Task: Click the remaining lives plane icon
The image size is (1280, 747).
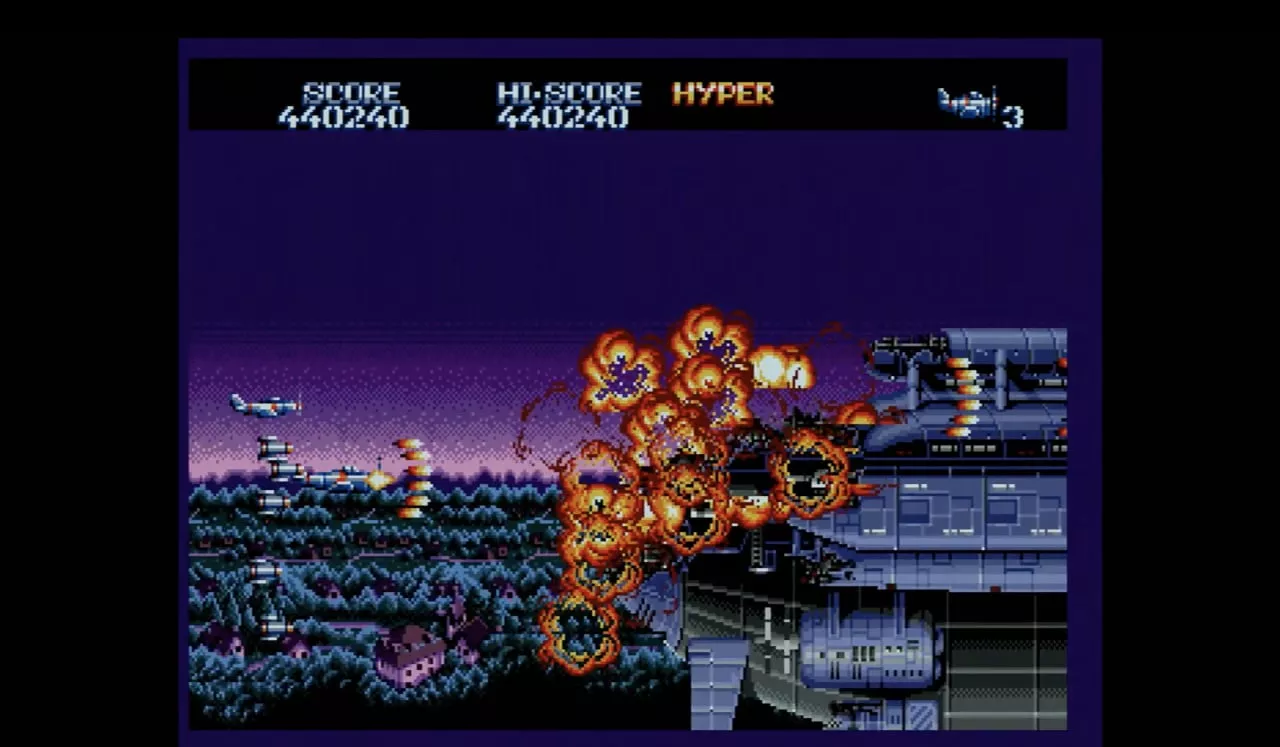Action: (x=967, y=103)
